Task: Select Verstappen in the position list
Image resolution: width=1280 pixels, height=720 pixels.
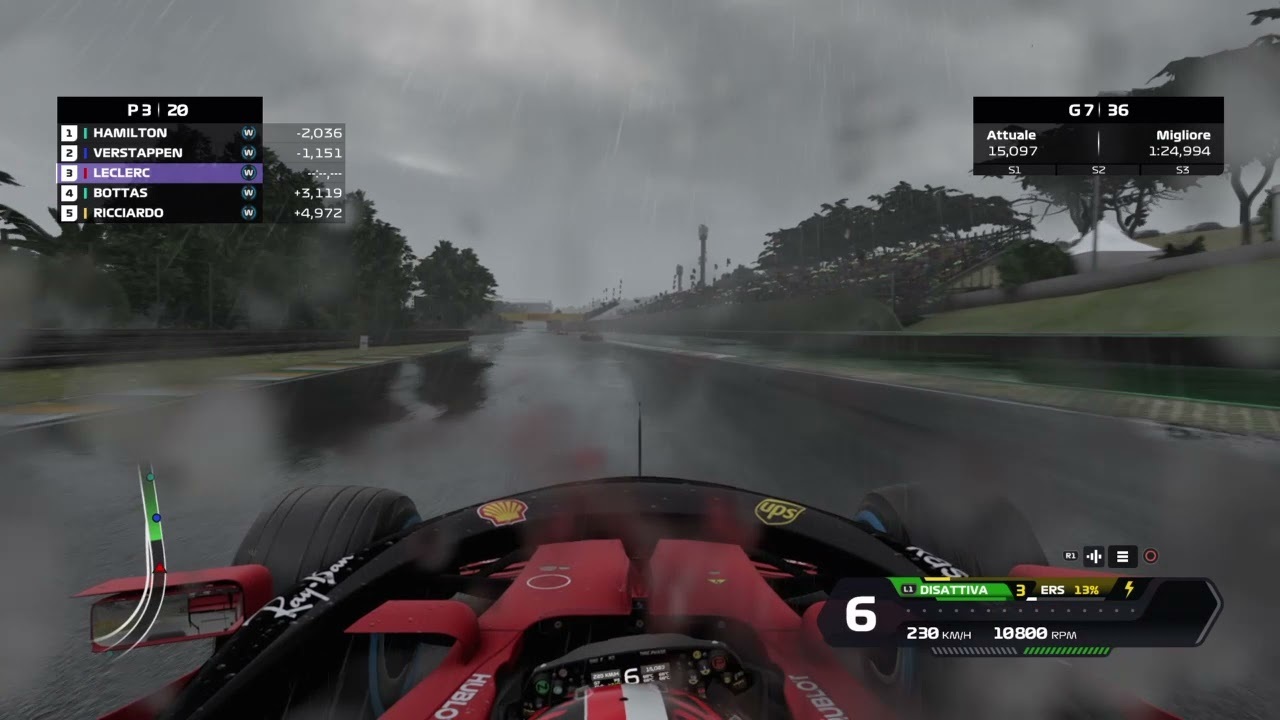Action: point(160,153)
